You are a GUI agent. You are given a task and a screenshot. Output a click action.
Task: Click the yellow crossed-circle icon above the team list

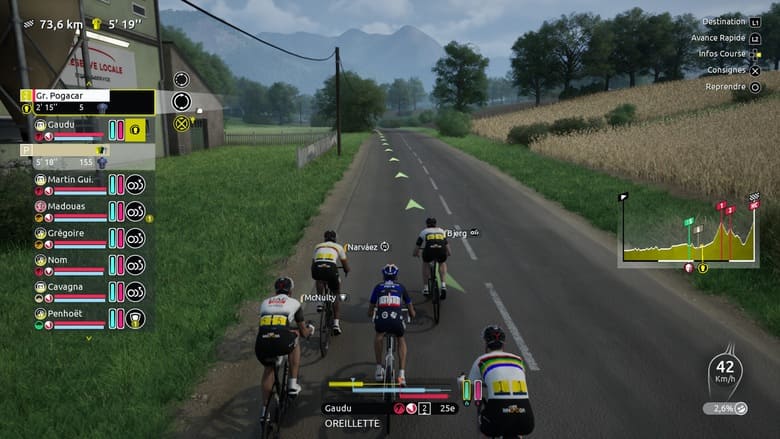(181, 124)
